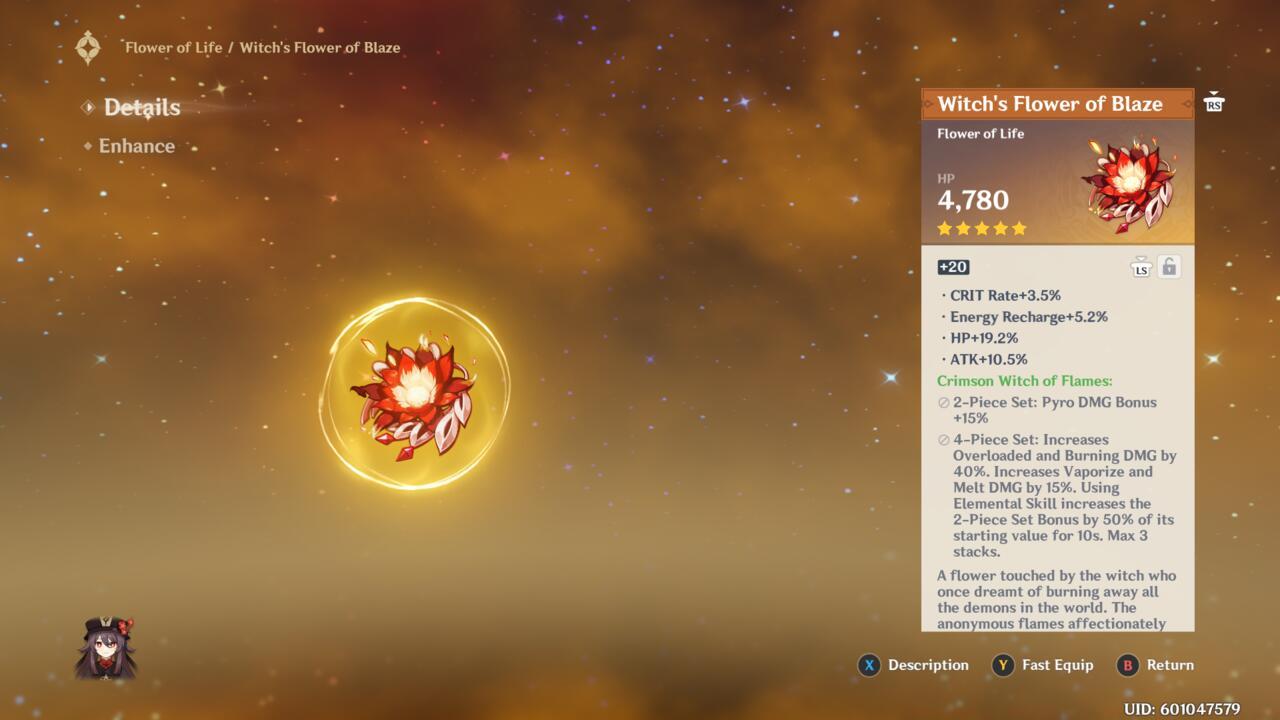1280x720 pixels.
Task: Click the +20 enhancement level badge
Action: pyautogui.click(x=952, y=266)
